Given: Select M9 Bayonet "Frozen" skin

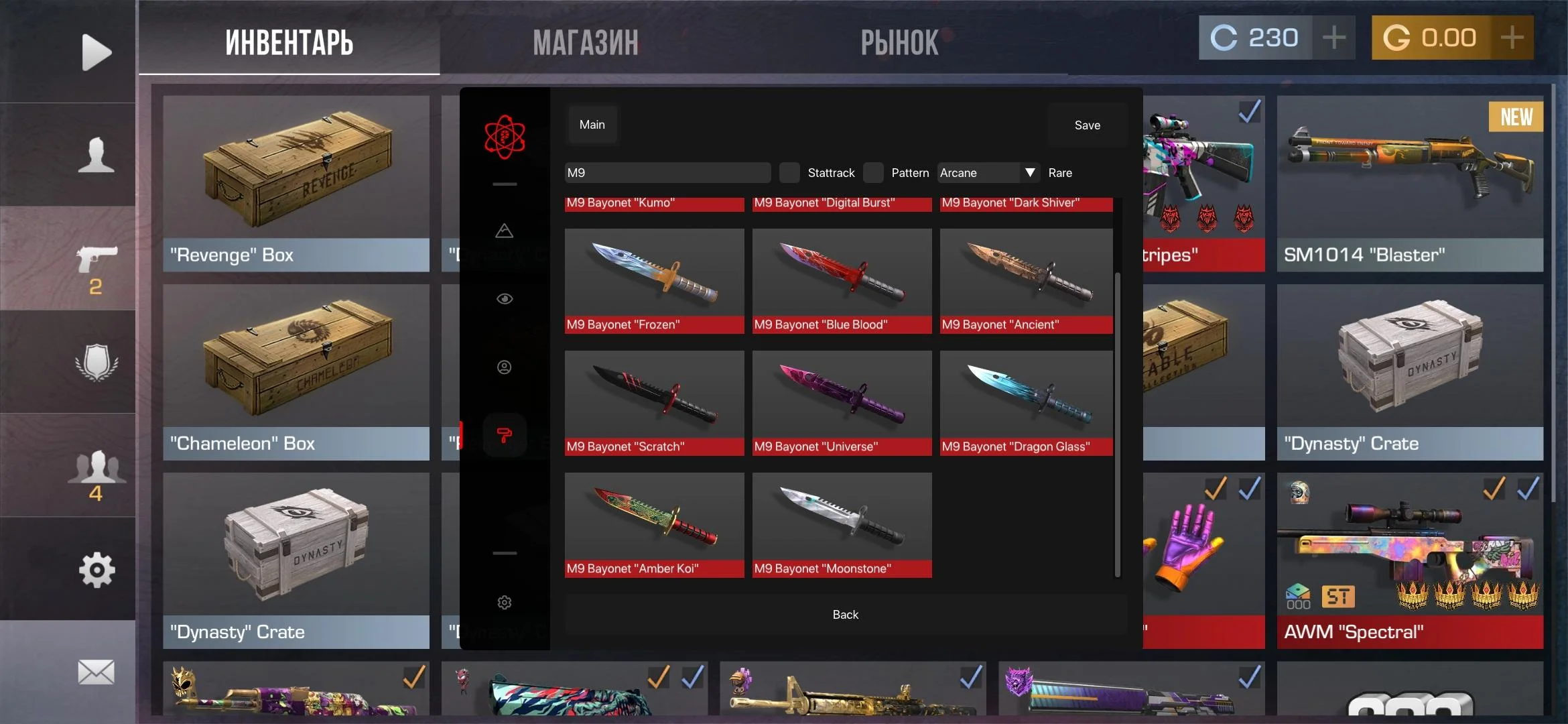Looking at the screenshot, I should 654,280.
